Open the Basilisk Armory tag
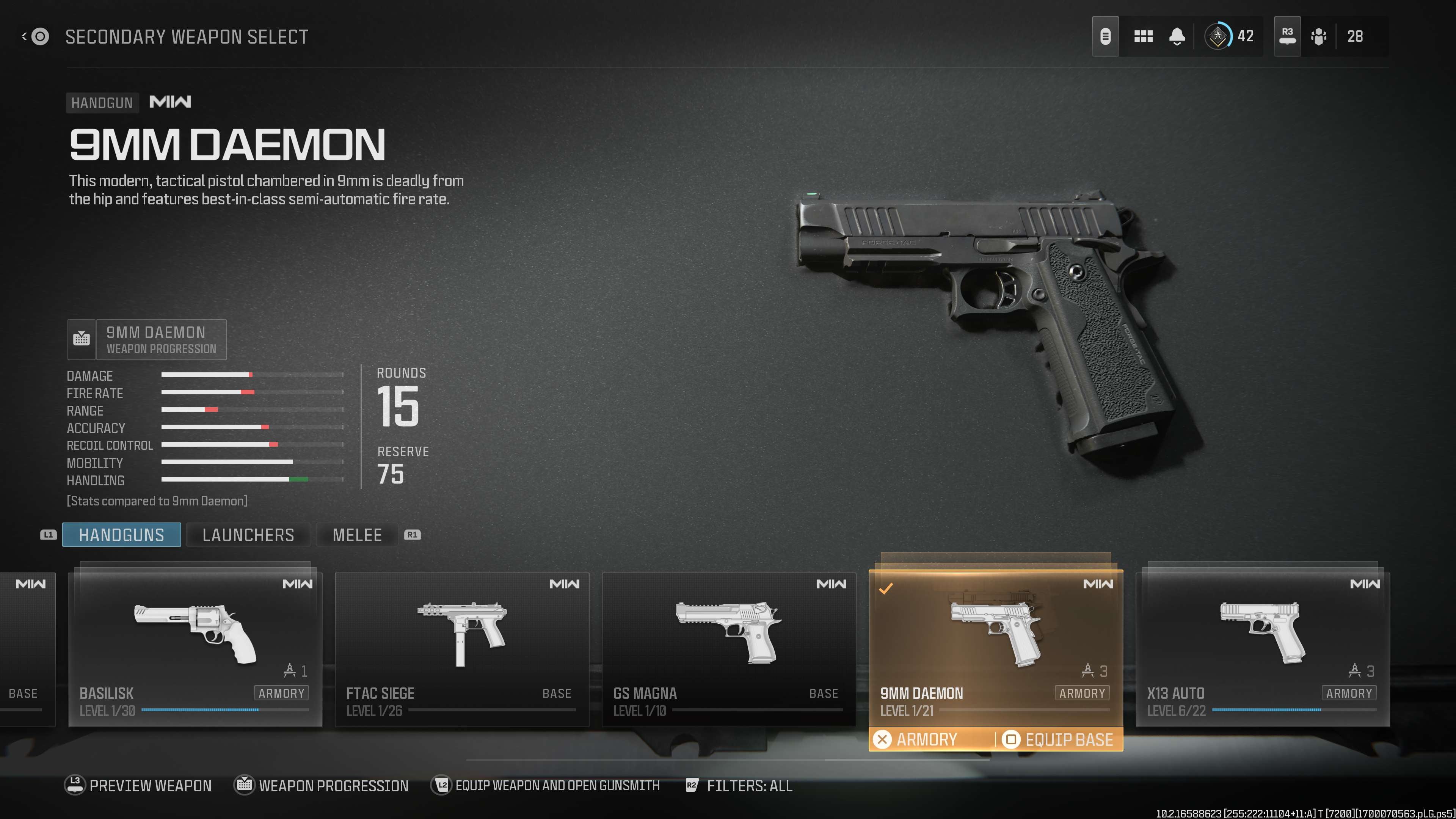This screenshot has width=1456, height=819. pyautogui.click(x=281, y=693)
